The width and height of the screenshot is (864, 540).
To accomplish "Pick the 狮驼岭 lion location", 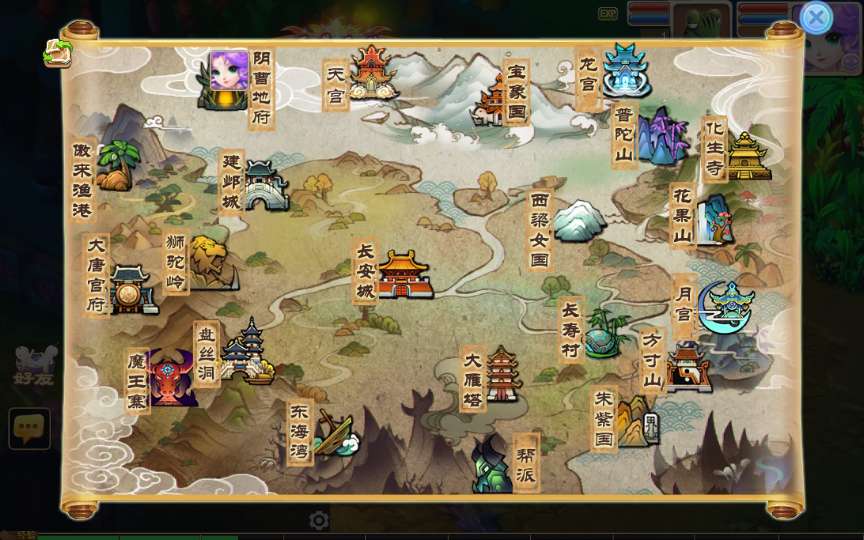I will [211, 261].
